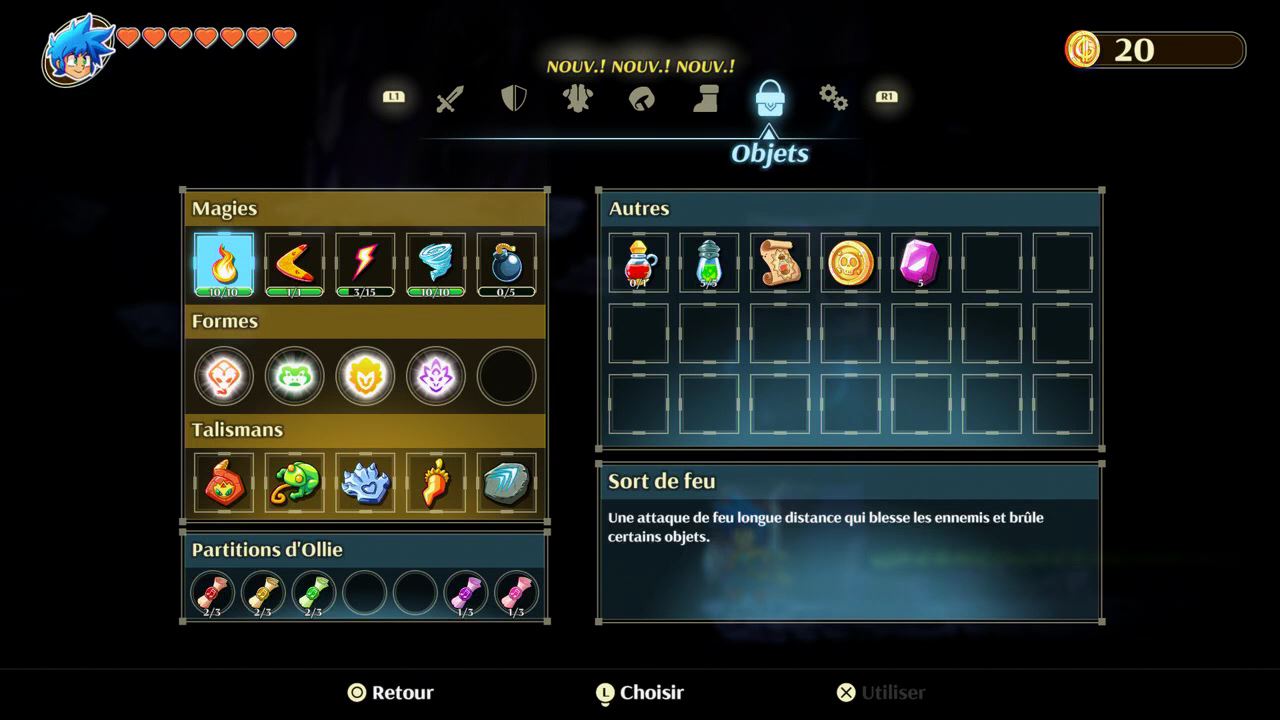Switch to the sword weapons tab

(x=450, y=99)
